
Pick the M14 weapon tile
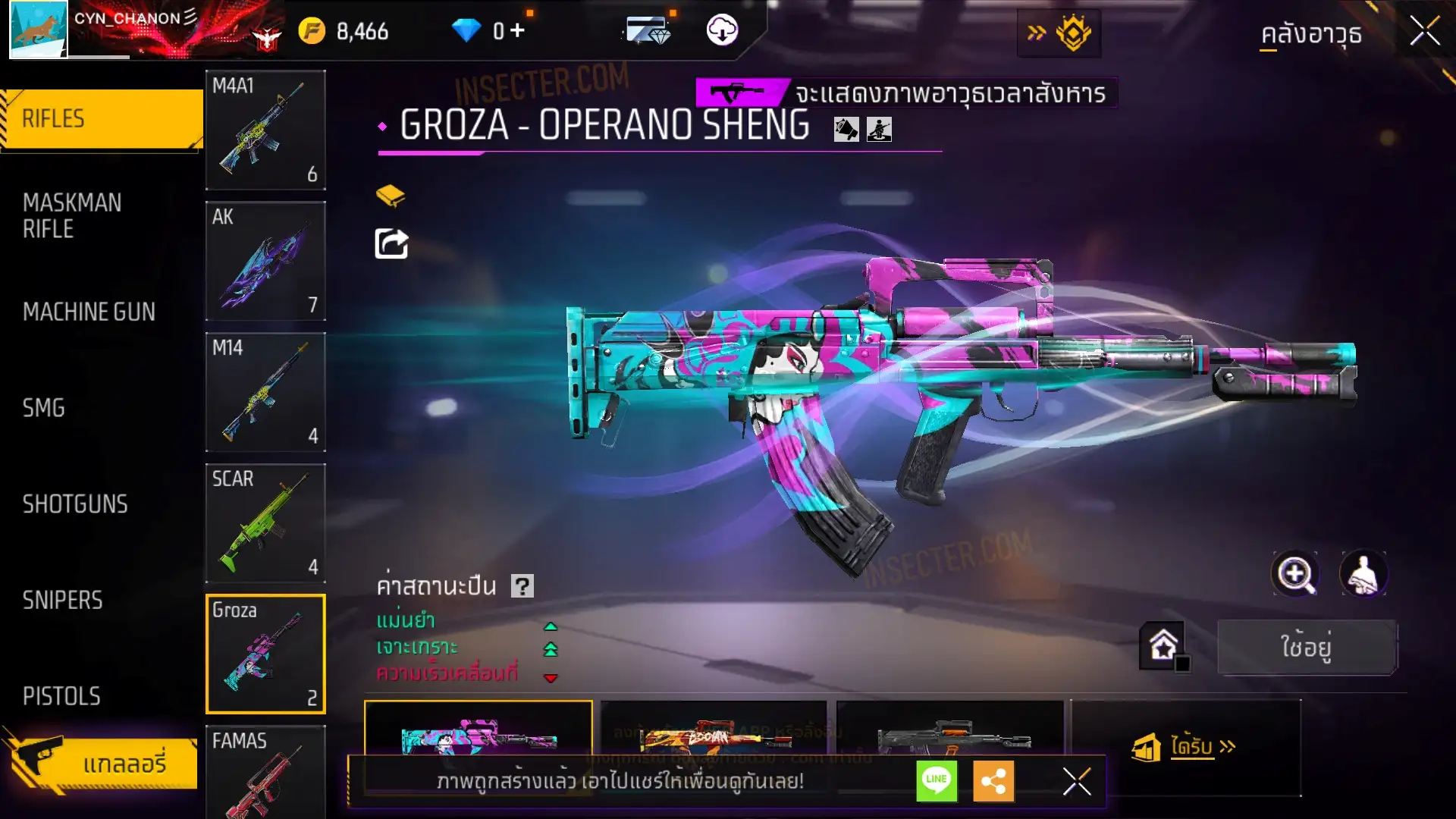265,392
